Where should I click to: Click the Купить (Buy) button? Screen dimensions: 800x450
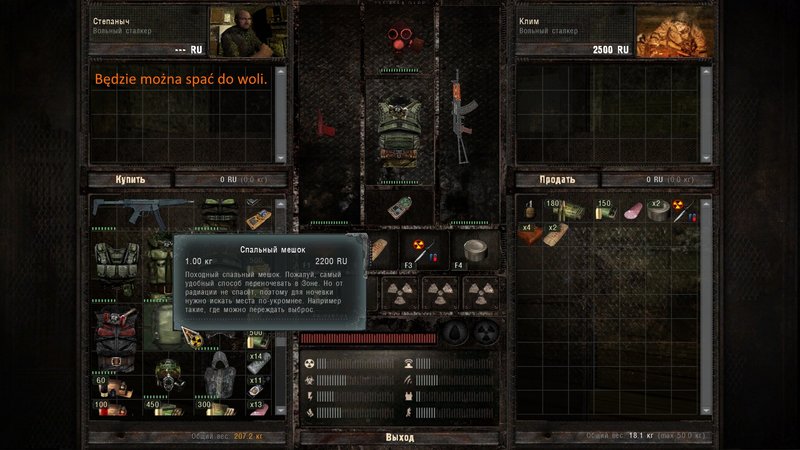click(130, 180)
